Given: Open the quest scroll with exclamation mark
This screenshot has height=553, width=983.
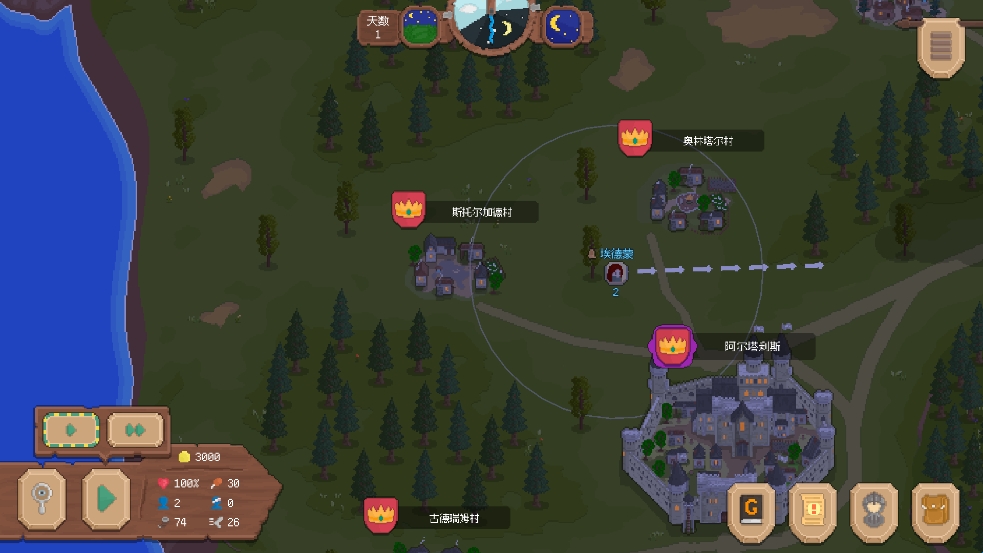Looking at the screenshot, I should point(813,510).
